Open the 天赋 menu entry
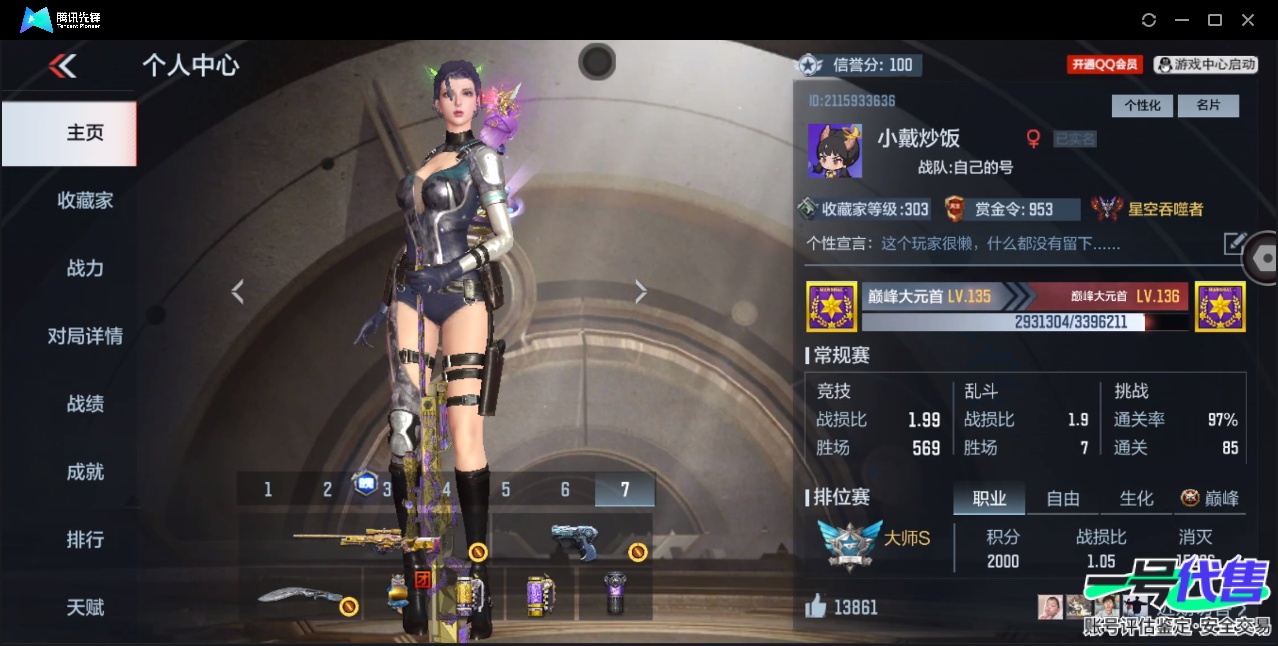The width and height of the screenshot is (1278, 646). tap(85, 607)
